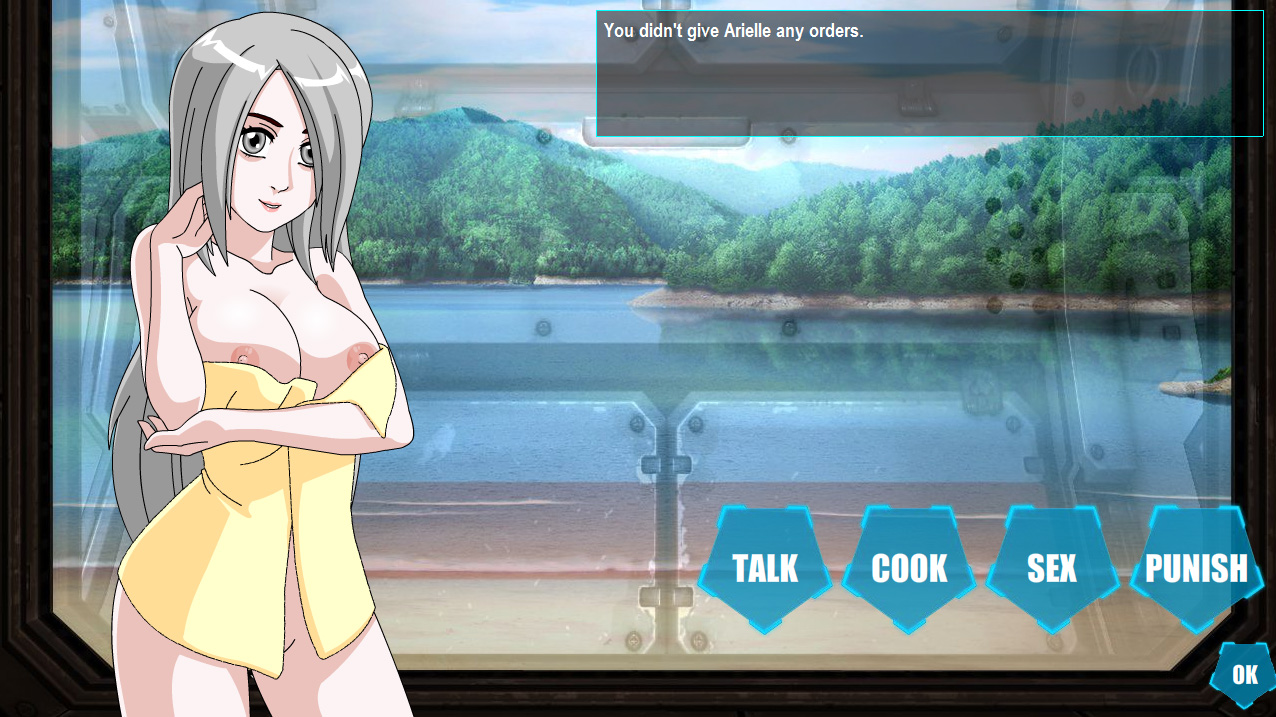1276x717 pixels.
Task: Choose the TALK action button
Action: point(765,568)
